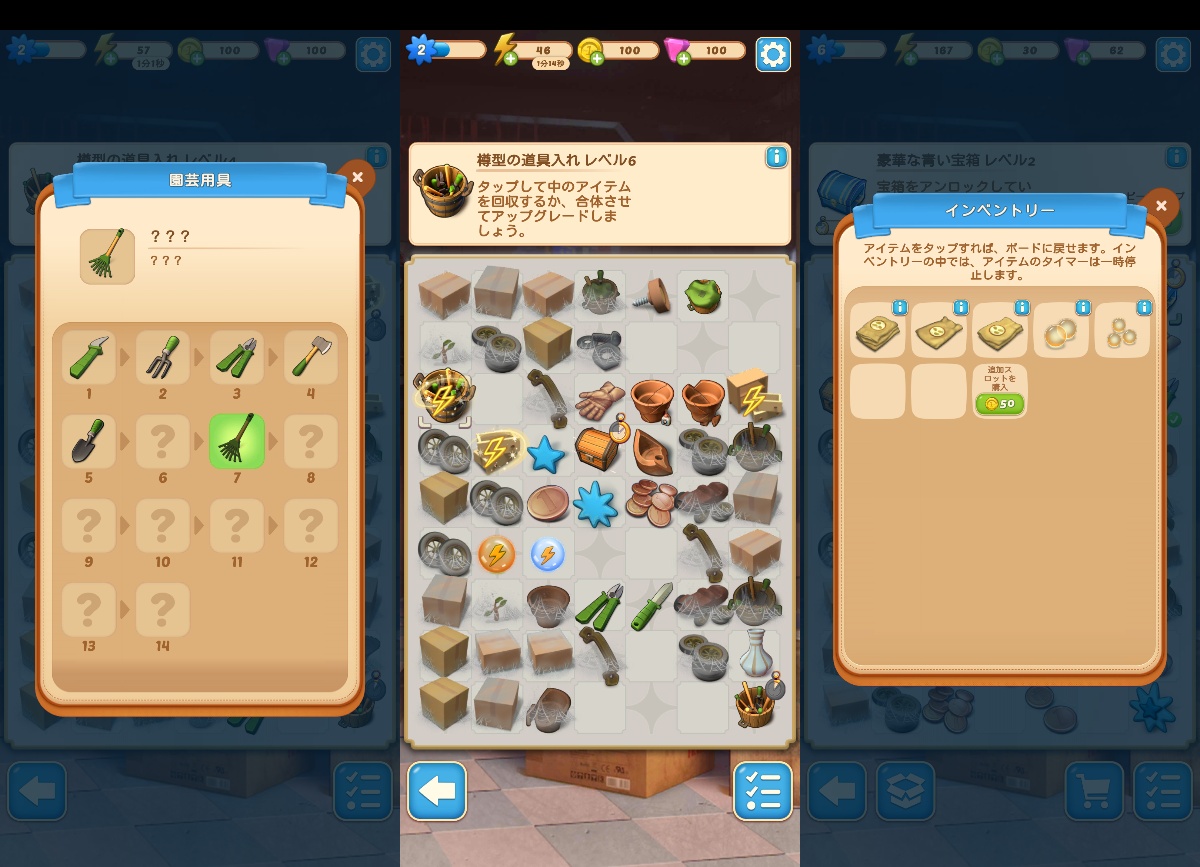1200x867 pixels.
Task: Select the brown gloves tile
Action: (x=599, y=400)
